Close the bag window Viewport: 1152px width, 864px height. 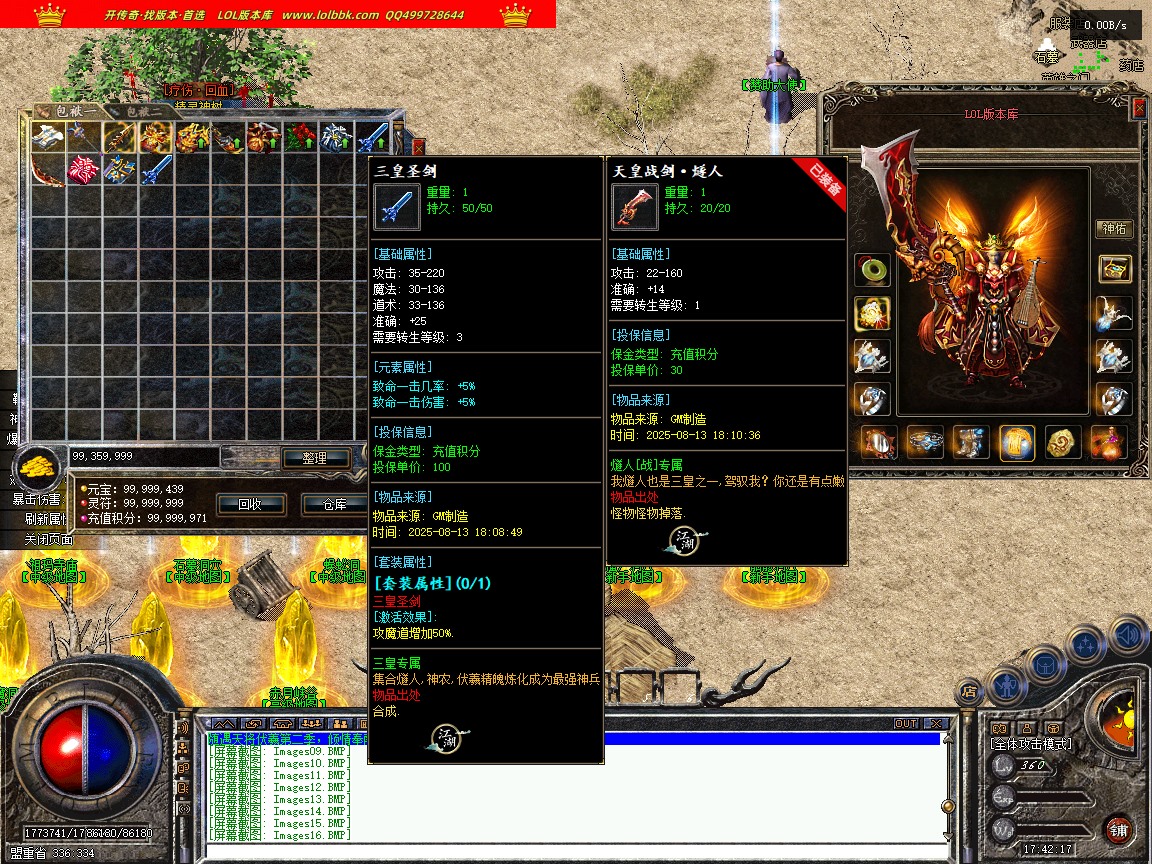[x=418, y=146]
